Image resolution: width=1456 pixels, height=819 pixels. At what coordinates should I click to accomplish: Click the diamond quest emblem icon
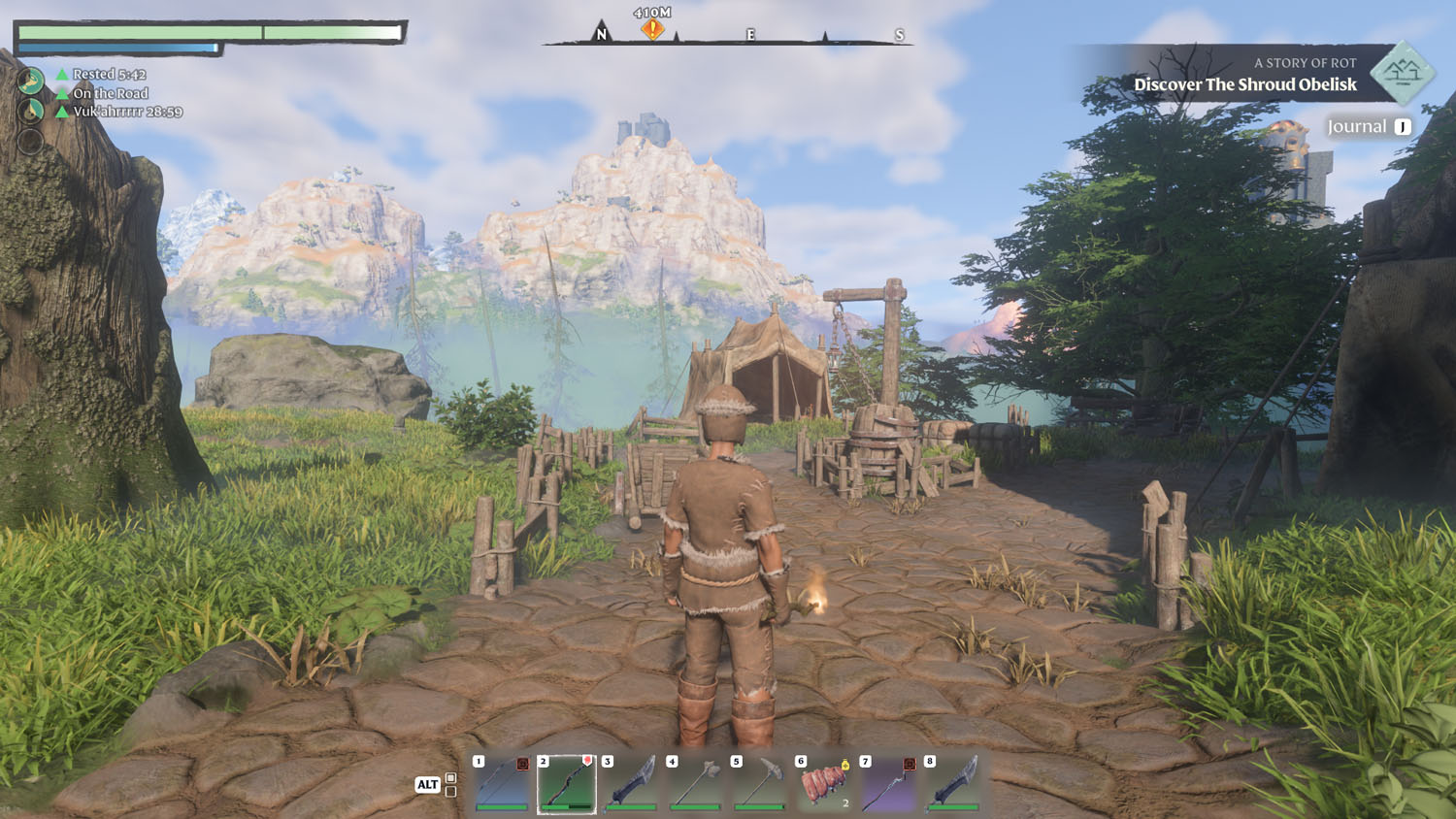1403,72
